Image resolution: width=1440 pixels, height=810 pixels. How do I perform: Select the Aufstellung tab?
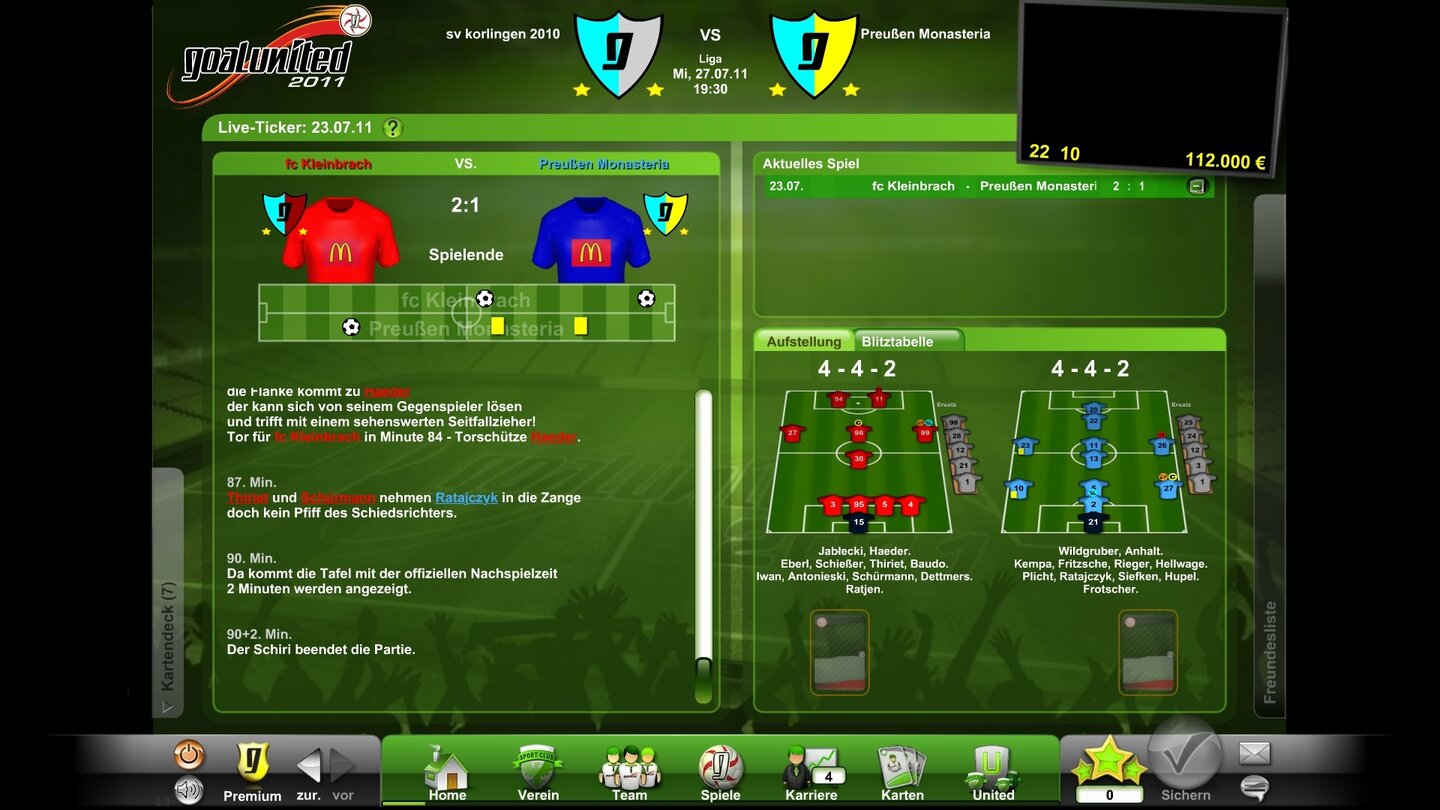806,341
